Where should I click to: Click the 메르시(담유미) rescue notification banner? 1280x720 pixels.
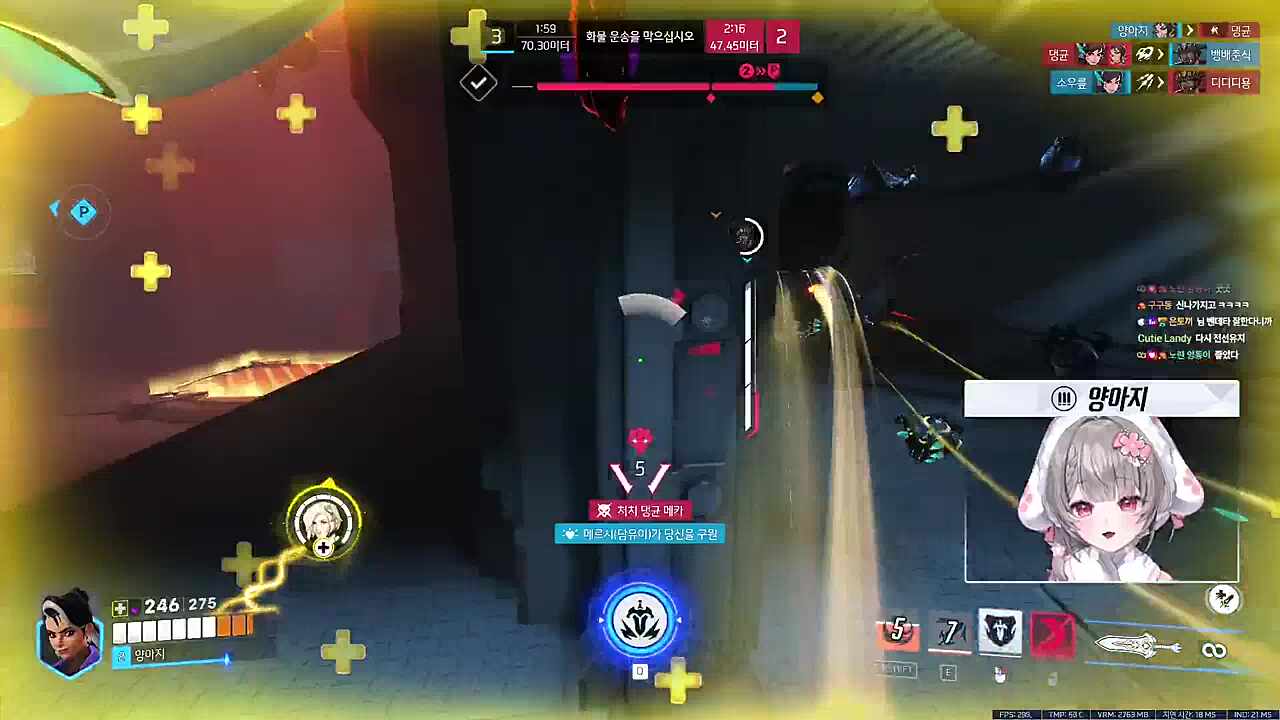641,533
